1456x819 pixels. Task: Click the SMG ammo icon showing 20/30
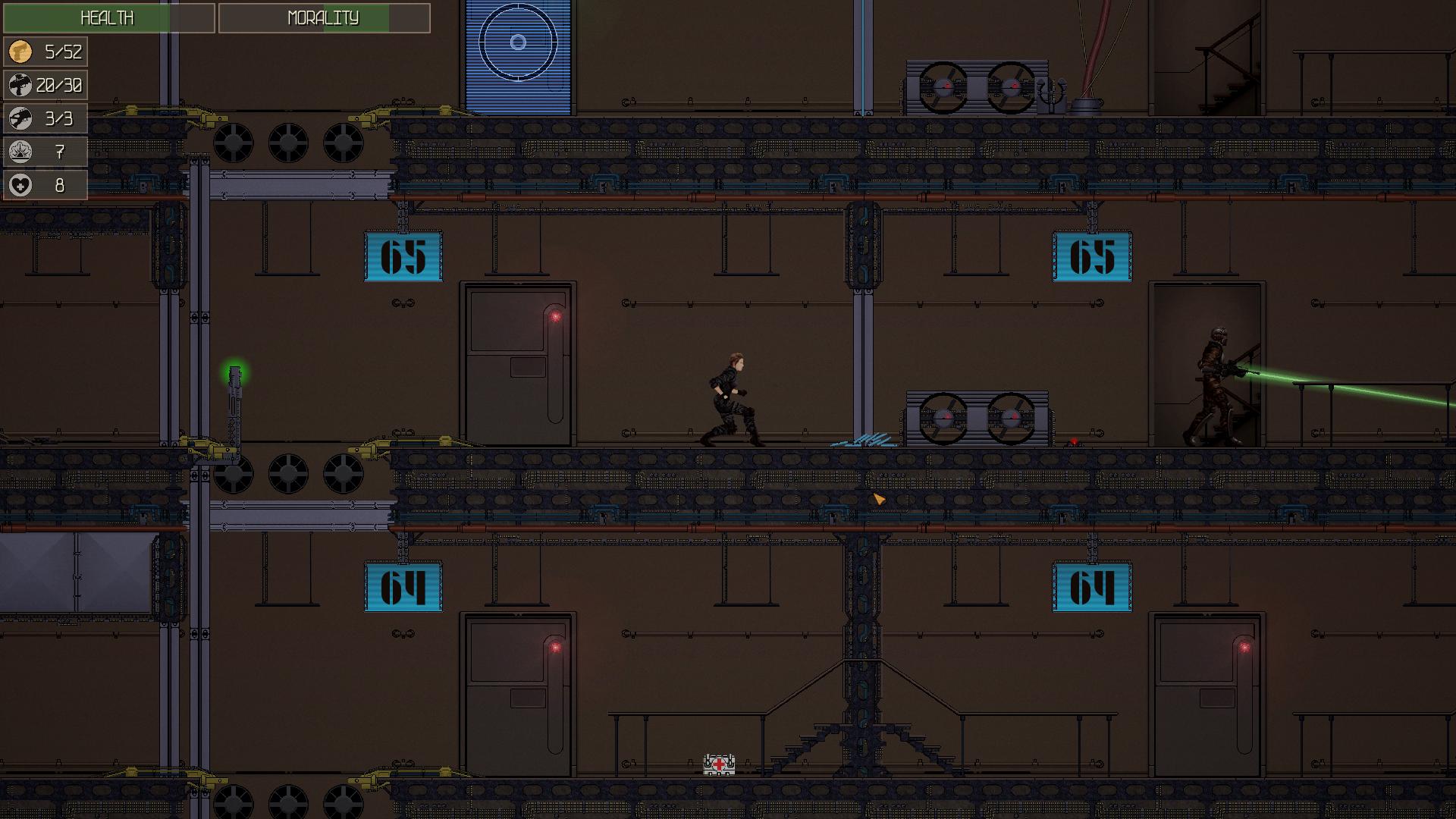click(x=22, y=86)
